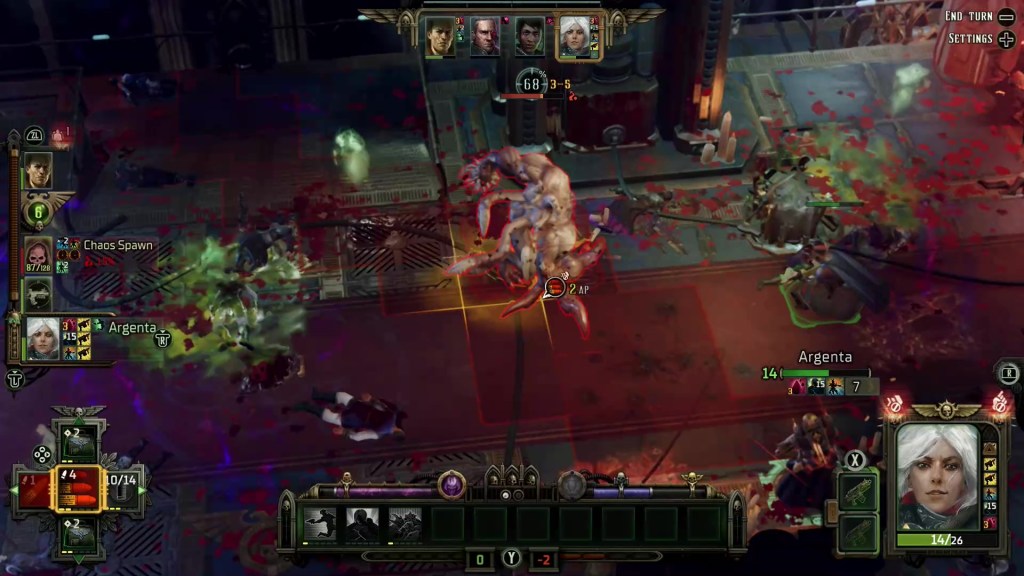1024x576 pixels.
Task: Pick the dark-haired third party portrait
Action: point(530,36)
